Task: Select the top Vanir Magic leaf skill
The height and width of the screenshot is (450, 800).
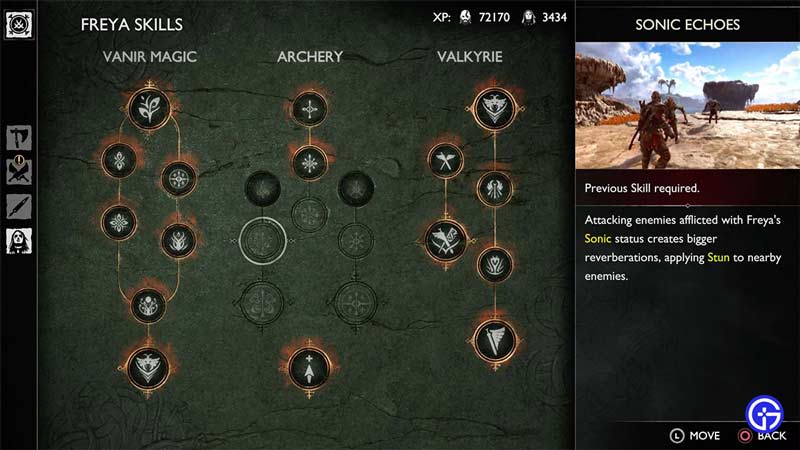Action: 149,108
